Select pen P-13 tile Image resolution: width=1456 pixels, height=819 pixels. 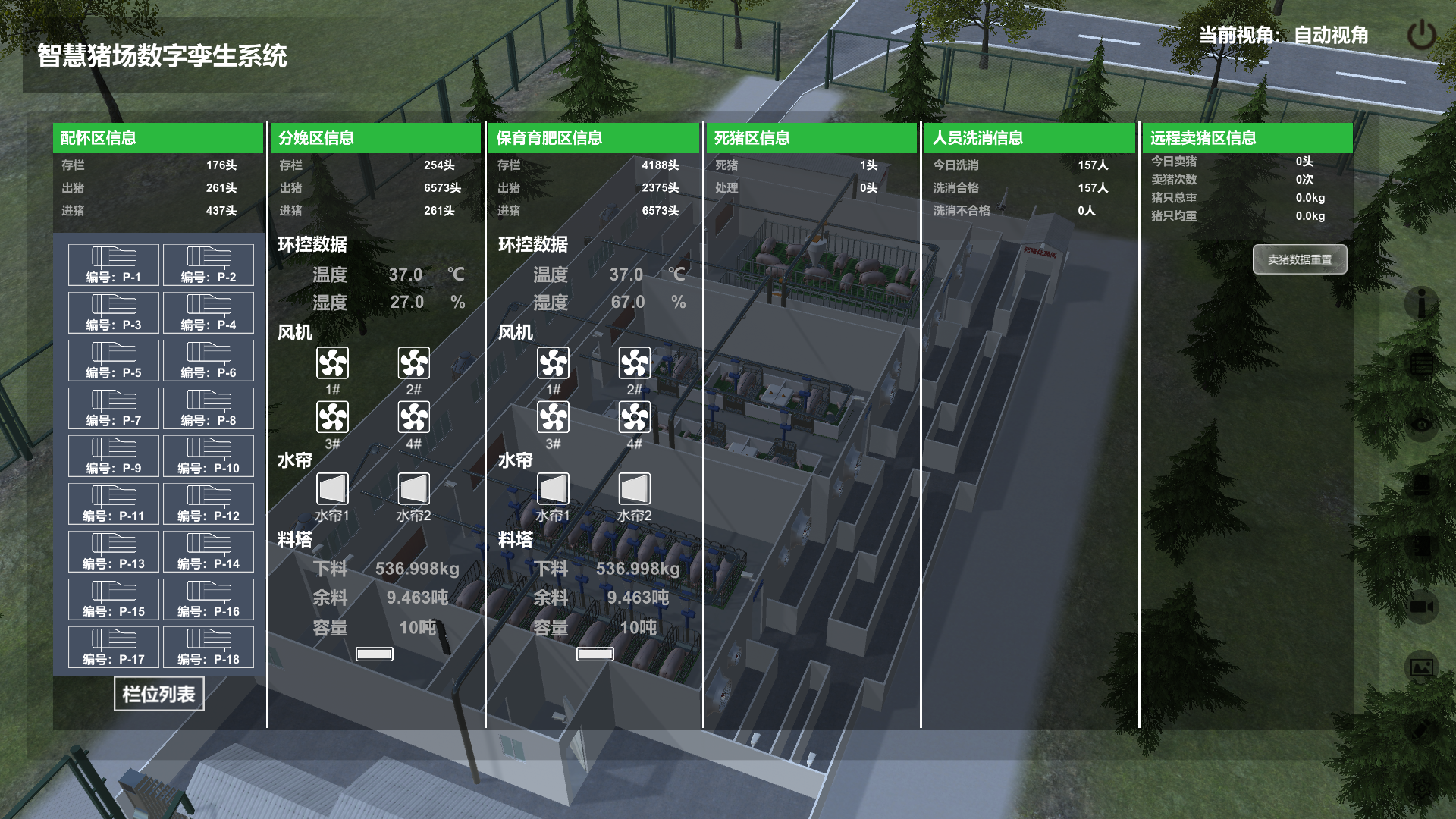pos(114,551)
